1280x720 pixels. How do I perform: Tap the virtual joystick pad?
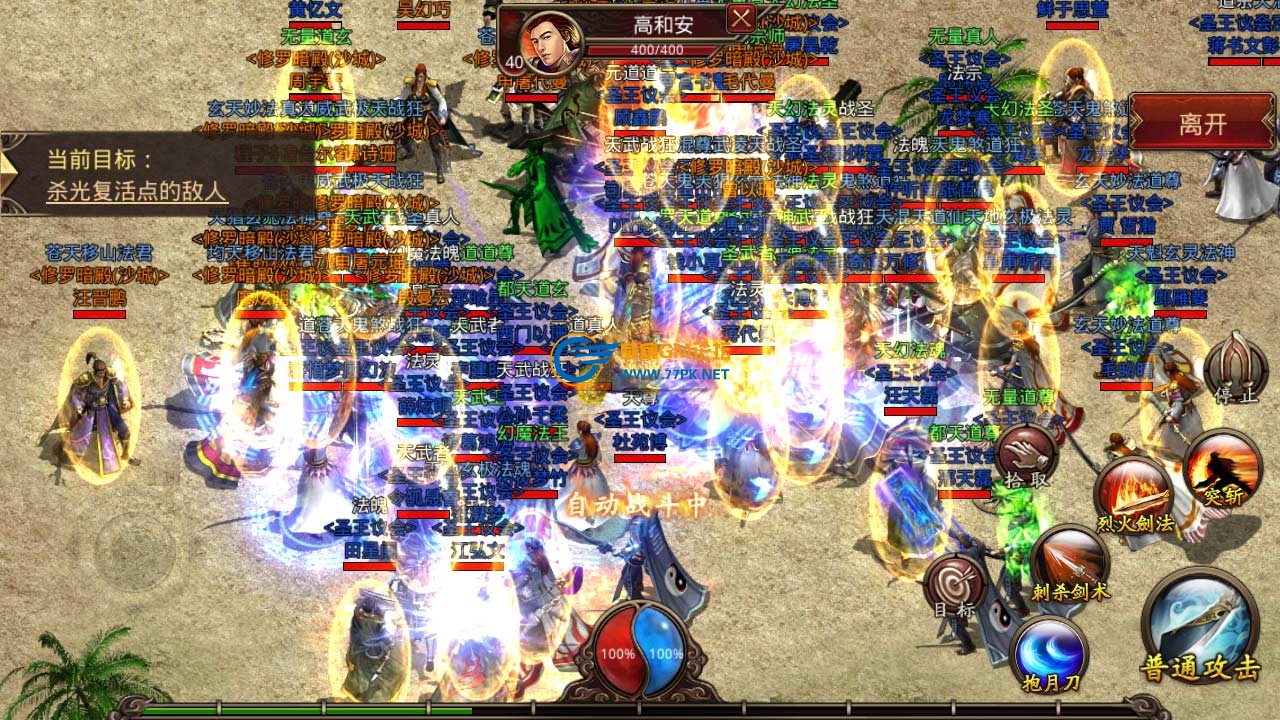135,552
